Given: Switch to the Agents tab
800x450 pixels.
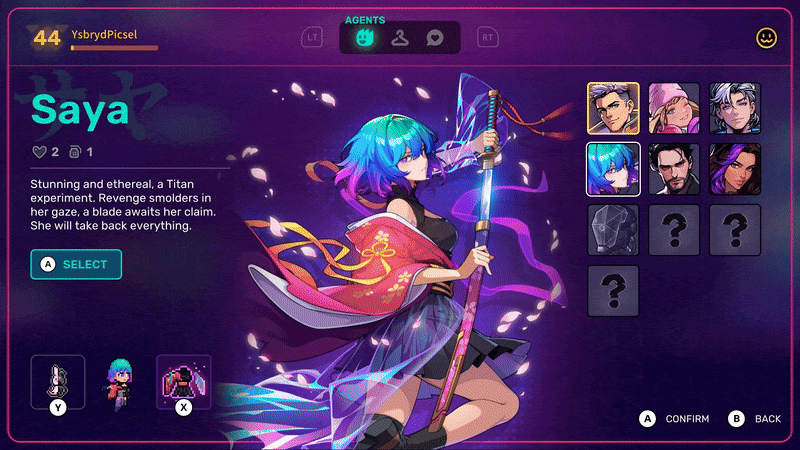Looking at the screenshot, I should click(365, 38).
